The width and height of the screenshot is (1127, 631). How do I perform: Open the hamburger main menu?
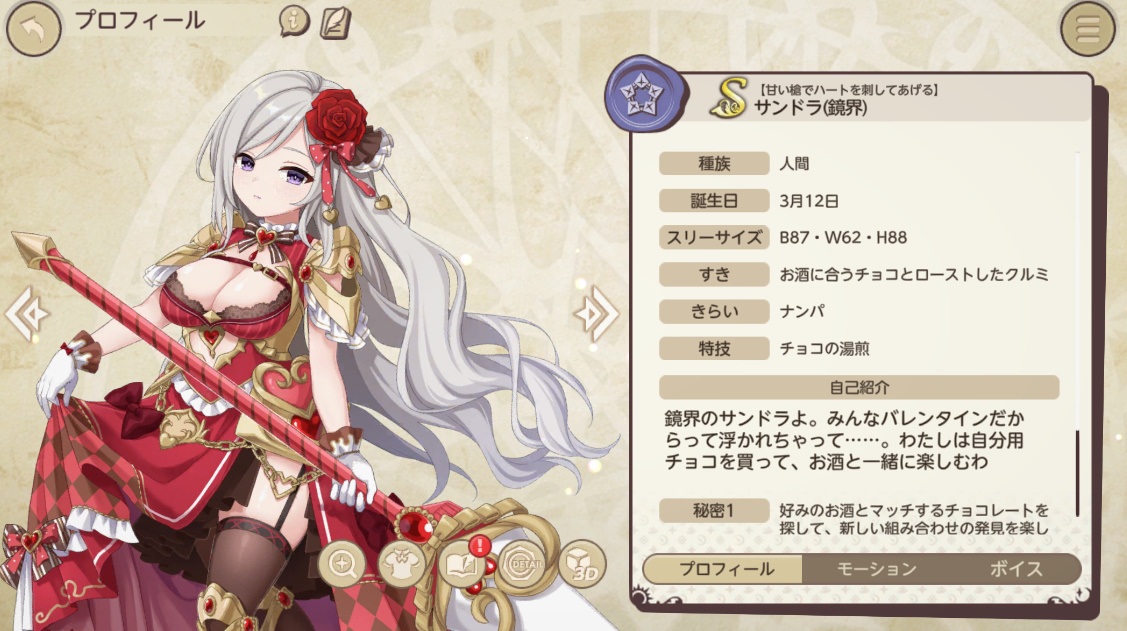[1088, 29]
